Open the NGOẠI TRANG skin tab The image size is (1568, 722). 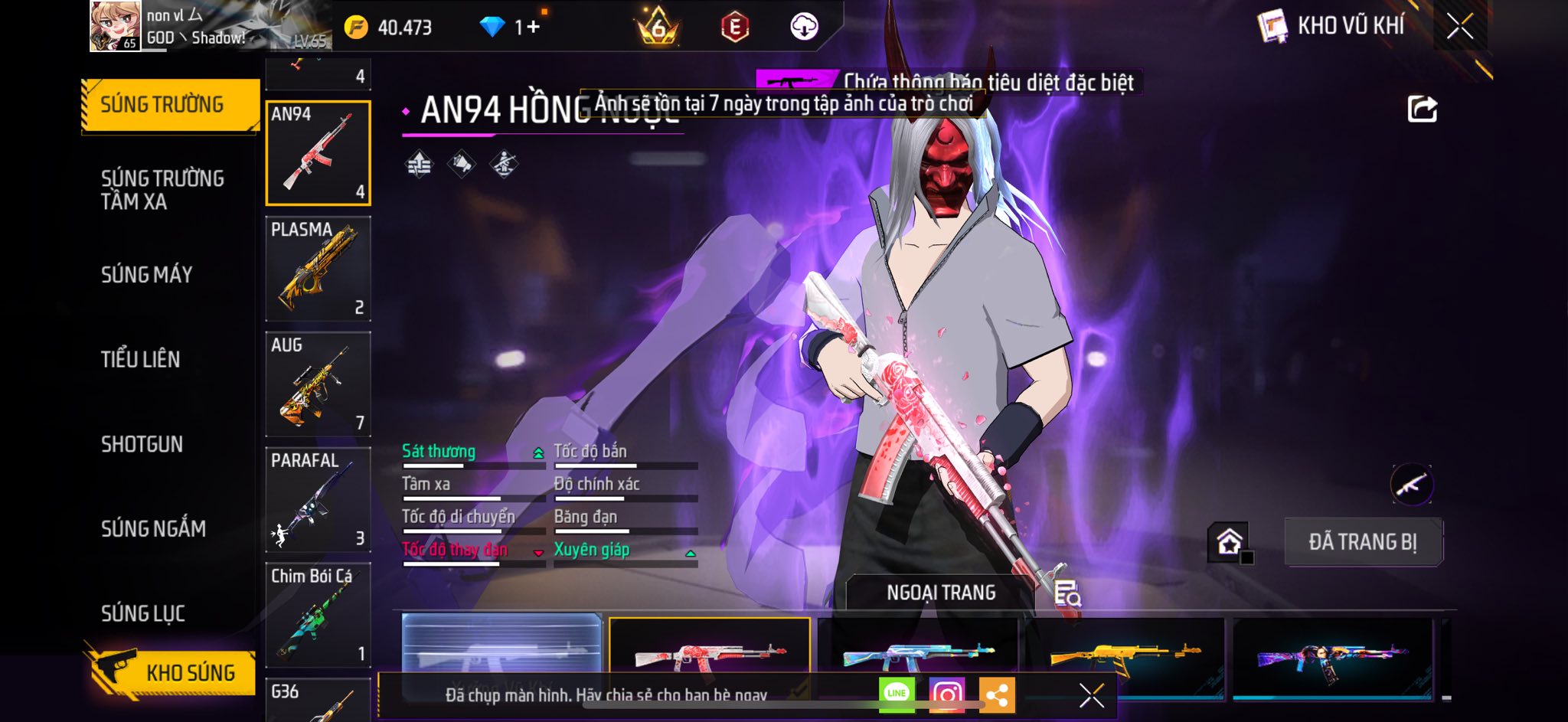coord(941,593)
